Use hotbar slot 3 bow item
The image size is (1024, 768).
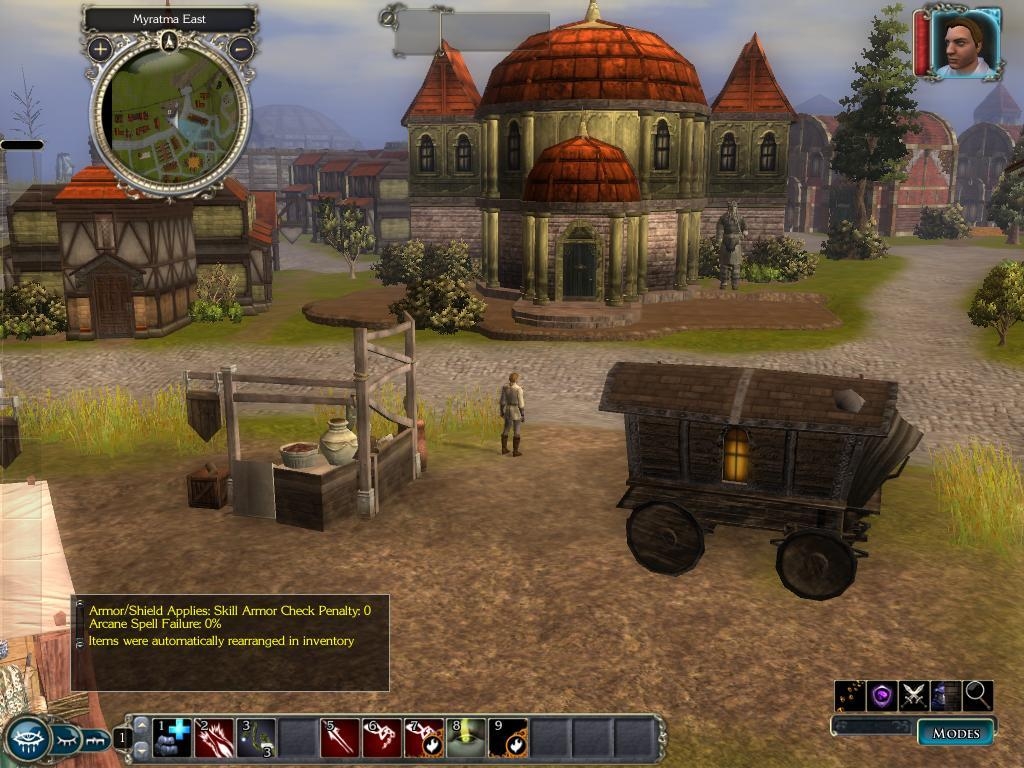[x=256, y=738]
